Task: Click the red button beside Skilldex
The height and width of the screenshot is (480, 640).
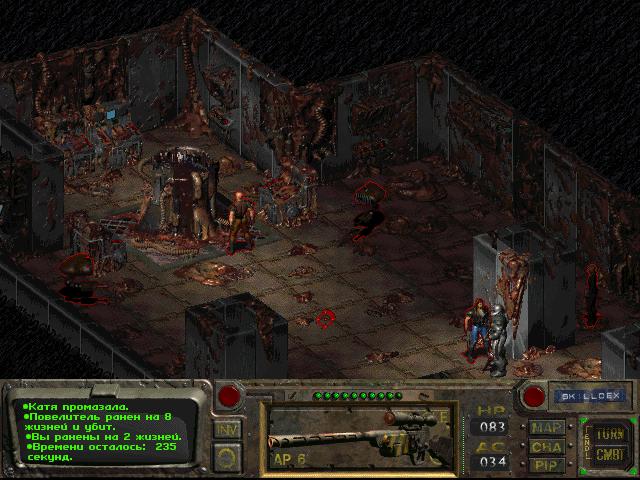Action: (x=535, y=396)
